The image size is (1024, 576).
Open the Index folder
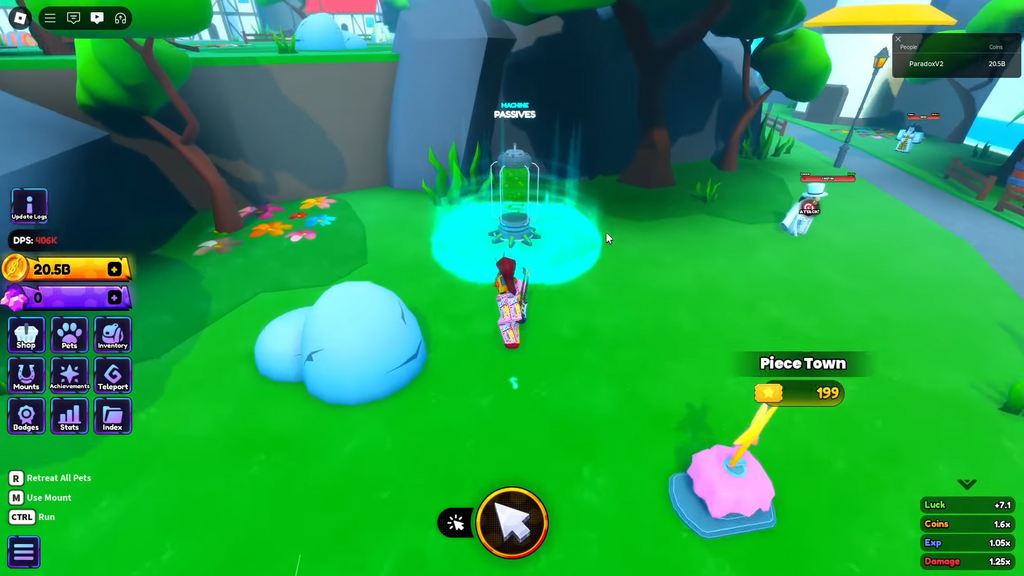point(112,416)
